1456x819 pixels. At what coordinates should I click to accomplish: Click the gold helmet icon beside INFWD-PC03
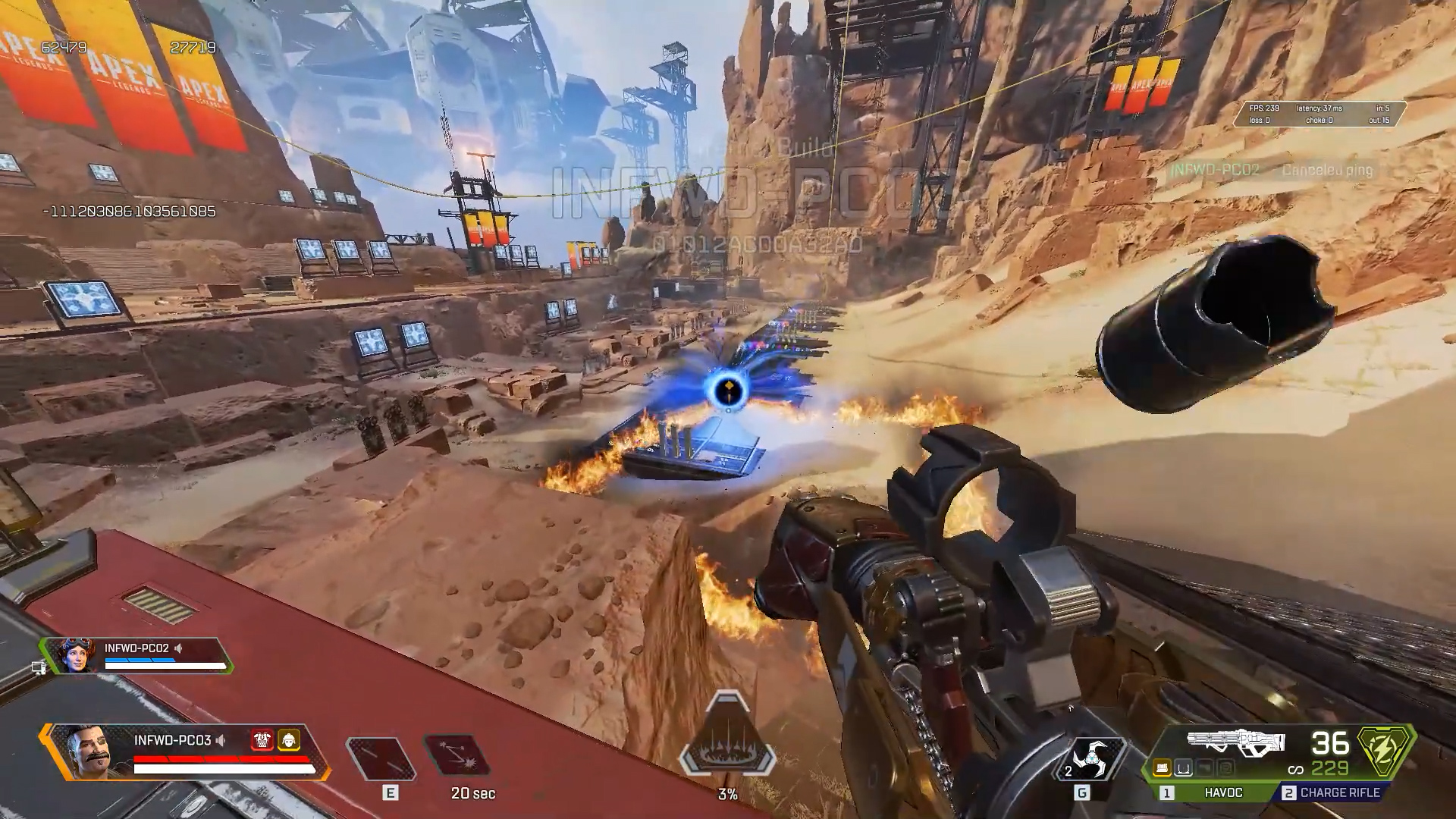pyautogui.click(x=288, y=739)
